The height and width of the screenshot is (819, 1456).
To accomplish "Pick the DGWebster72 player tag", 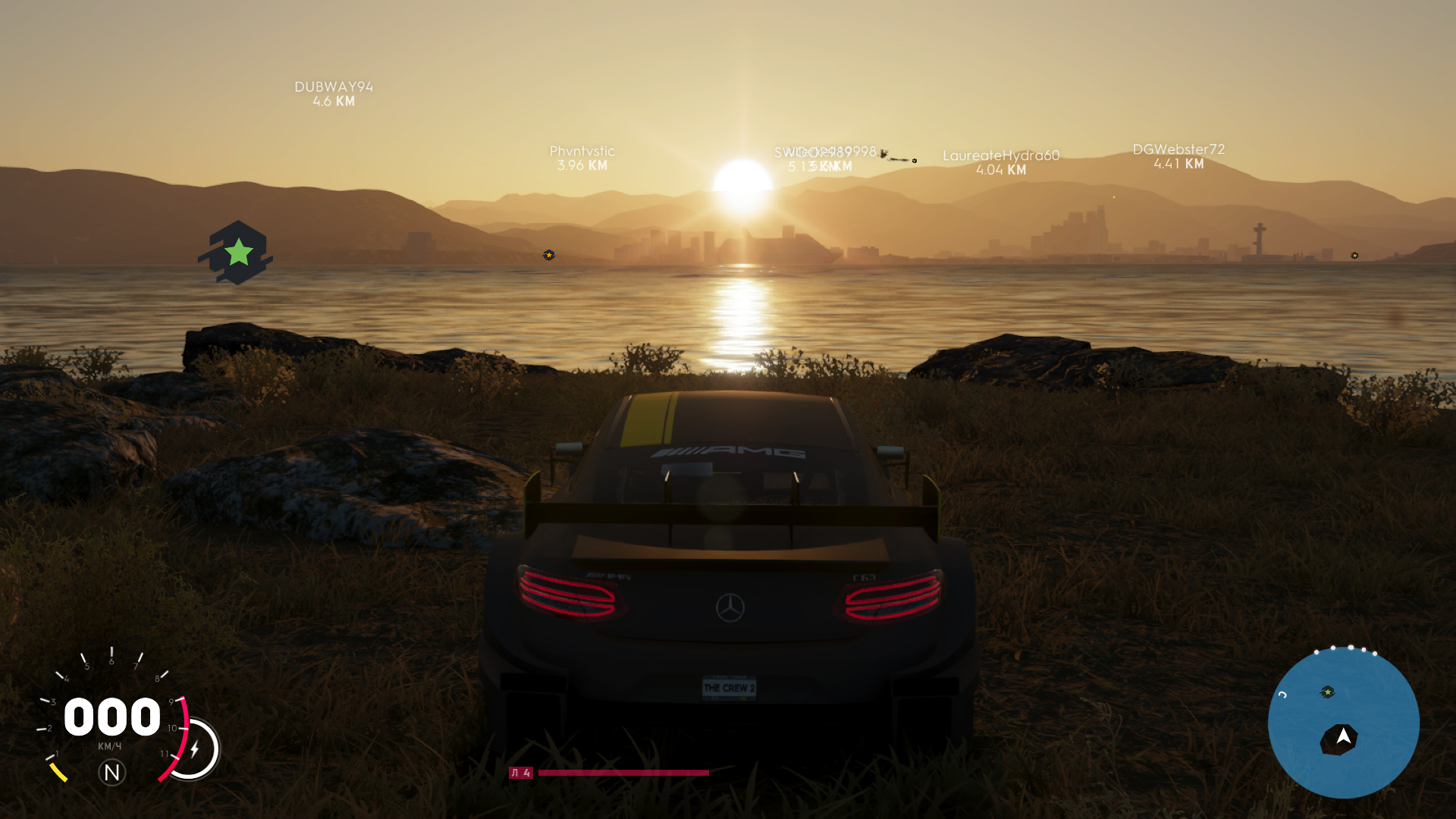I will point(1178,156).
